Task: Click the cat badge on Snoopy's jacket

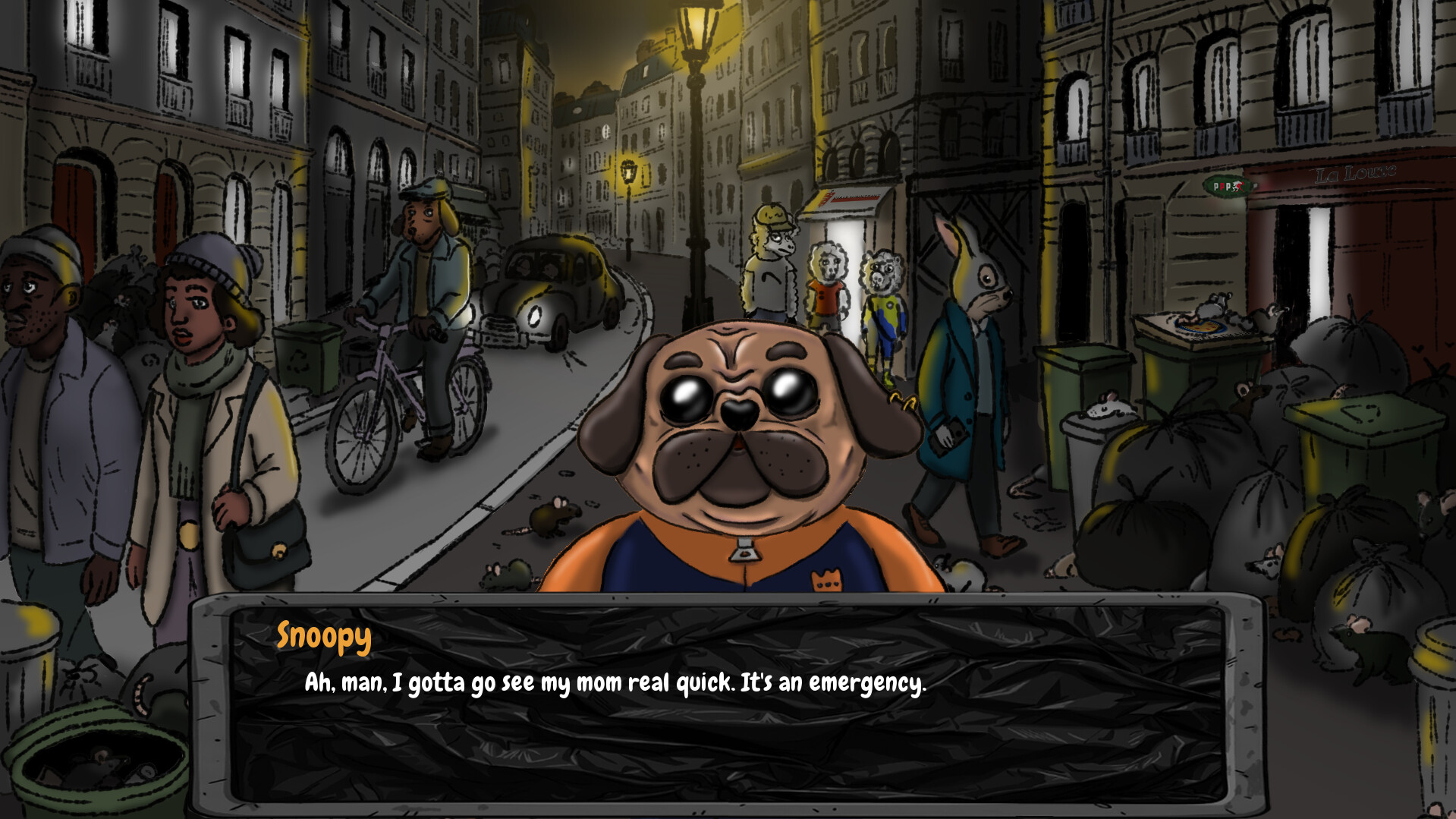Action: [x=827, y=578]
